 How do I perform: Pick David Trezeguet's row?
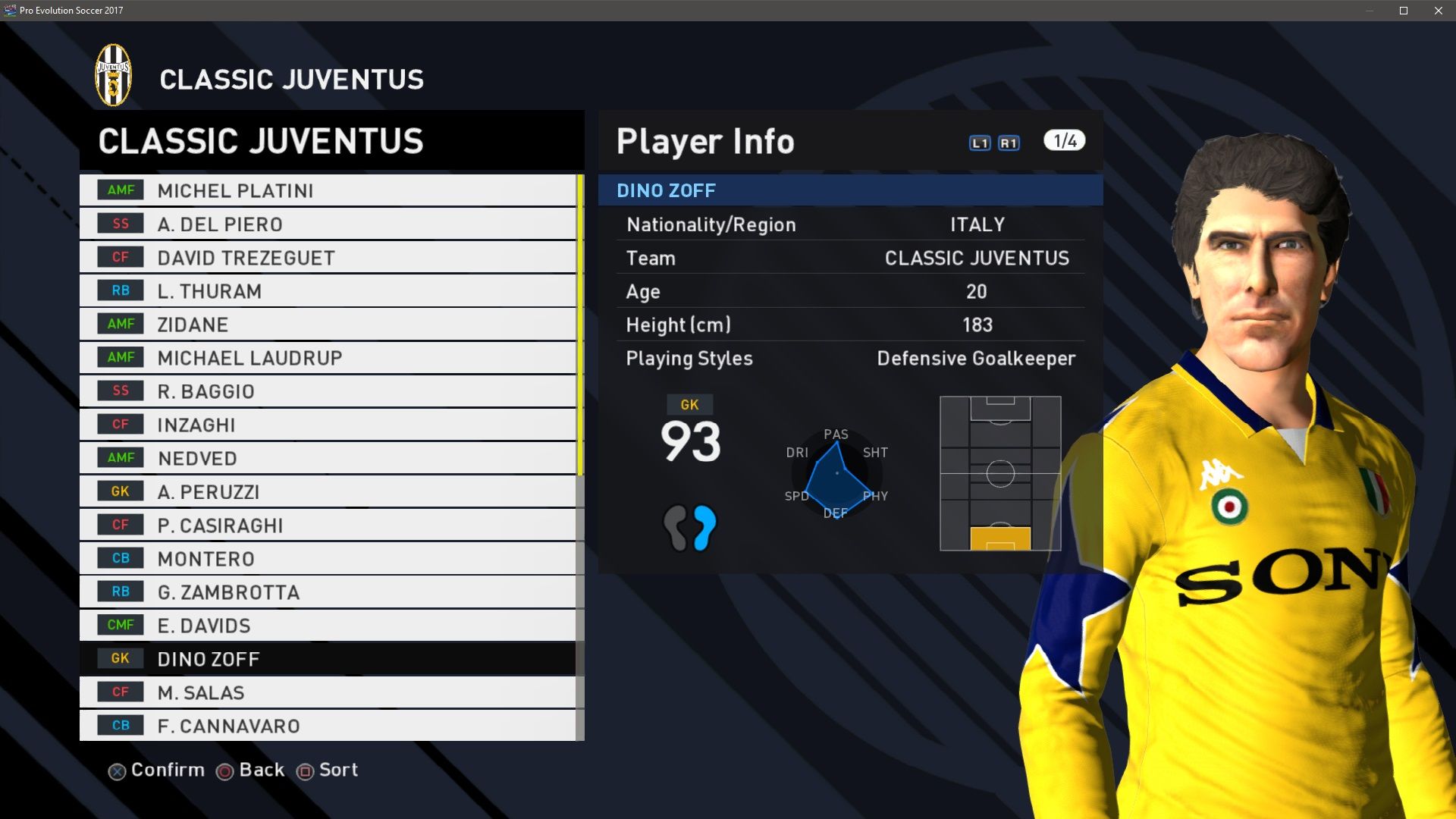327,258
